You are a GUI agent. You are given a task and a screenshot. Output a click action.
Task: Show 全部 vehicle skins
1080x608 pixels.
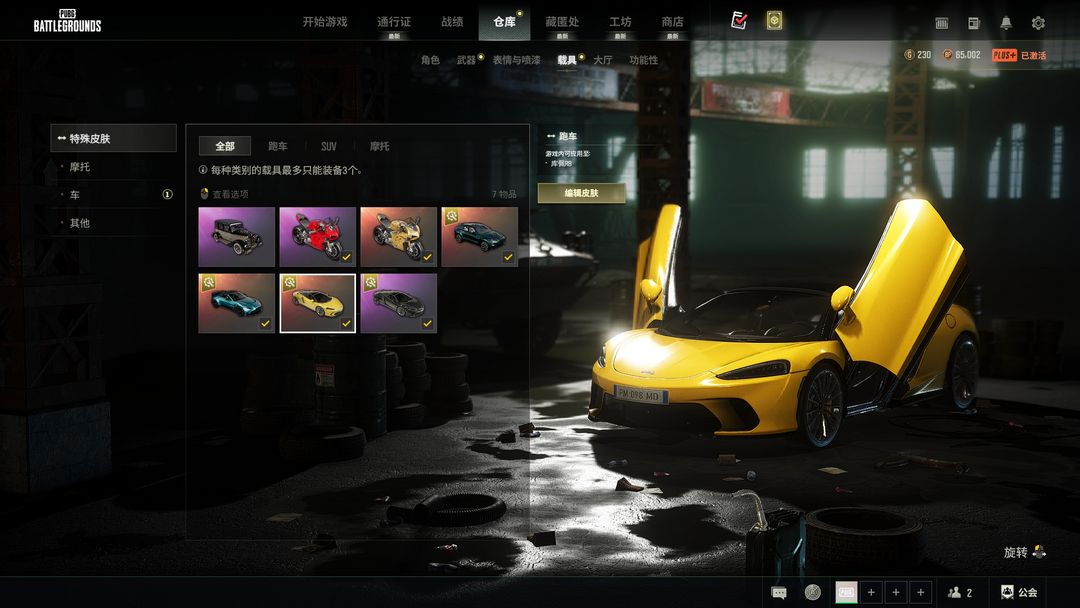225,146
